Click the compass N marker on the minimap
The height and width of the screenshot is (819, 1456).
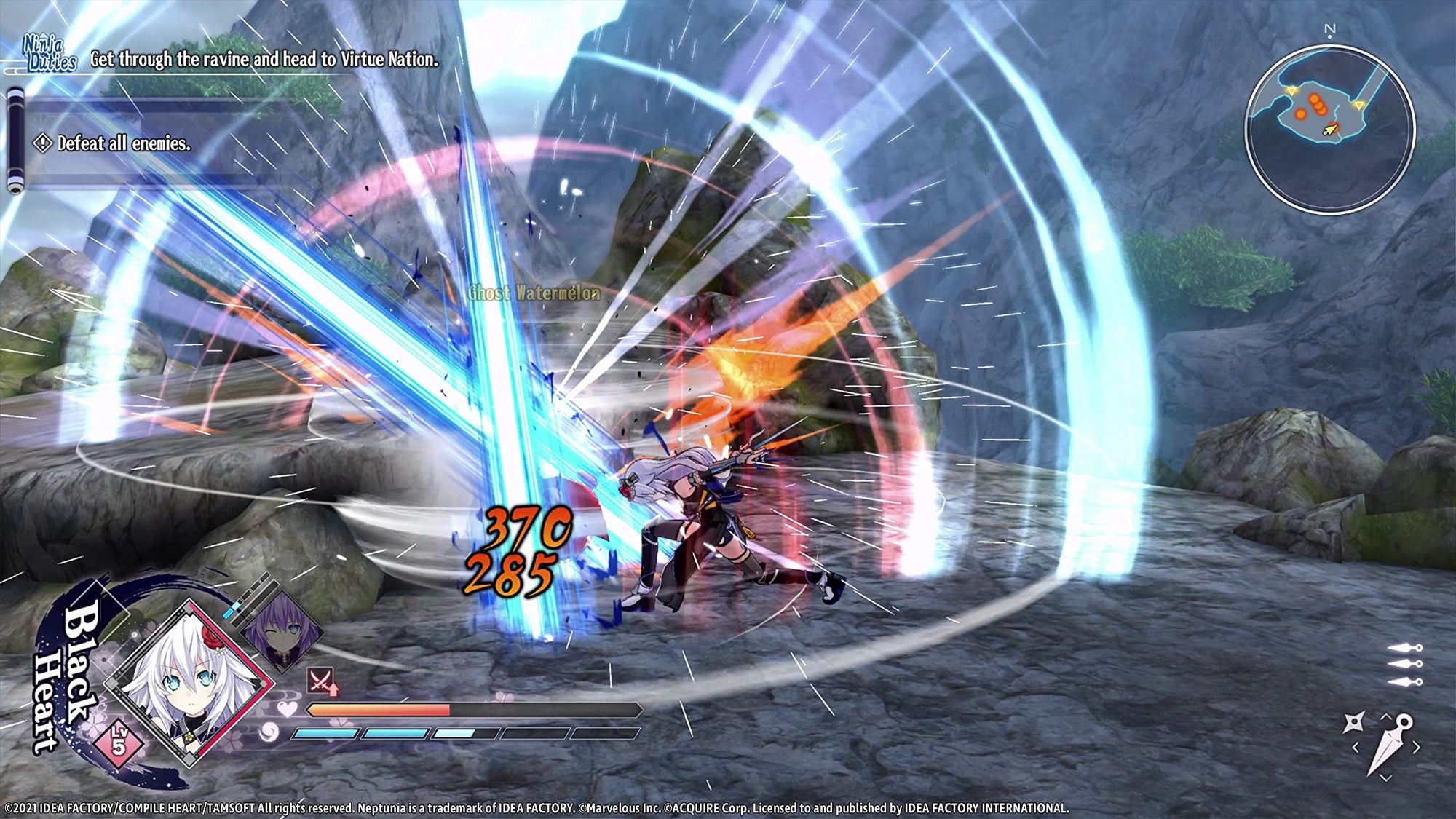(1329, 29)
